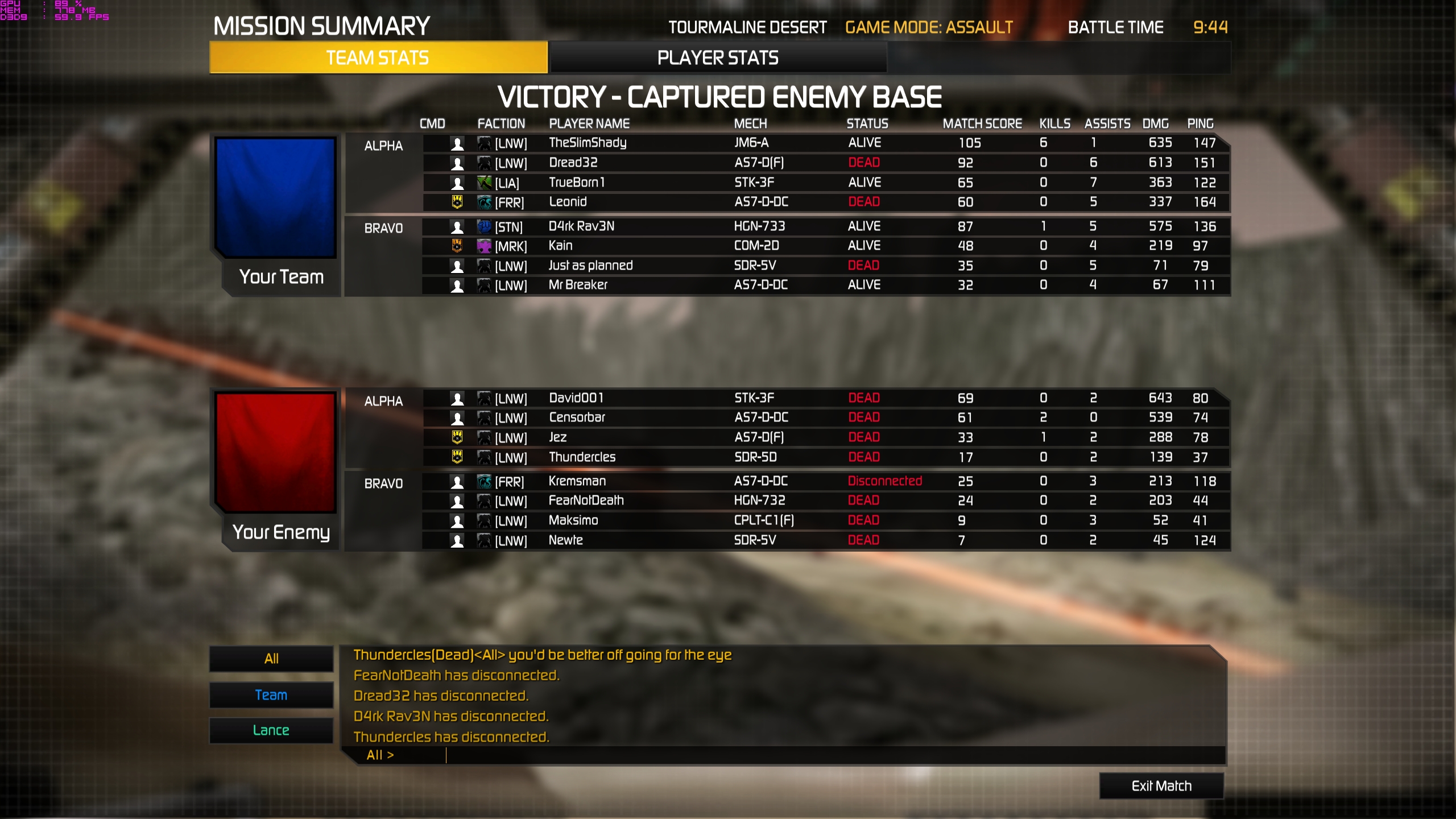Pick the D4rk Rav3N player row
This screenshot has height=819, width=1456.
581,226
